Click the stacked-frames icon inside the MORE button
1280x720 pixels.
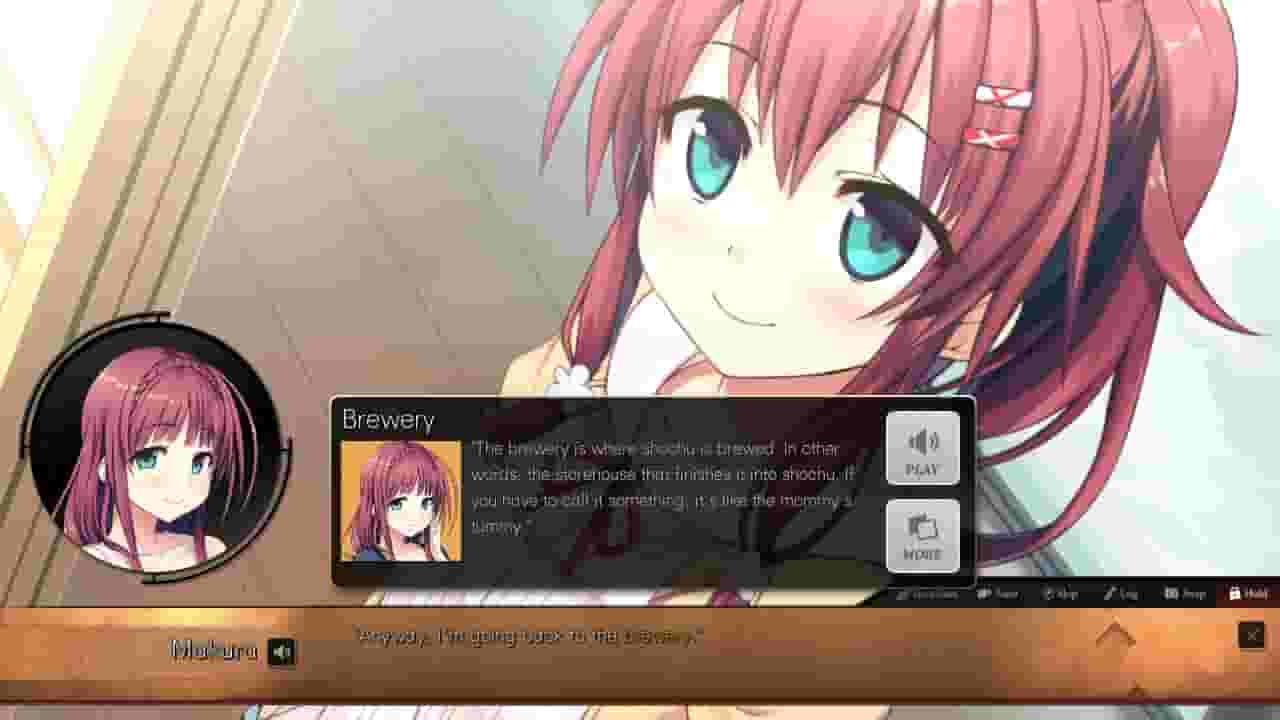click(x=923, y=530)
